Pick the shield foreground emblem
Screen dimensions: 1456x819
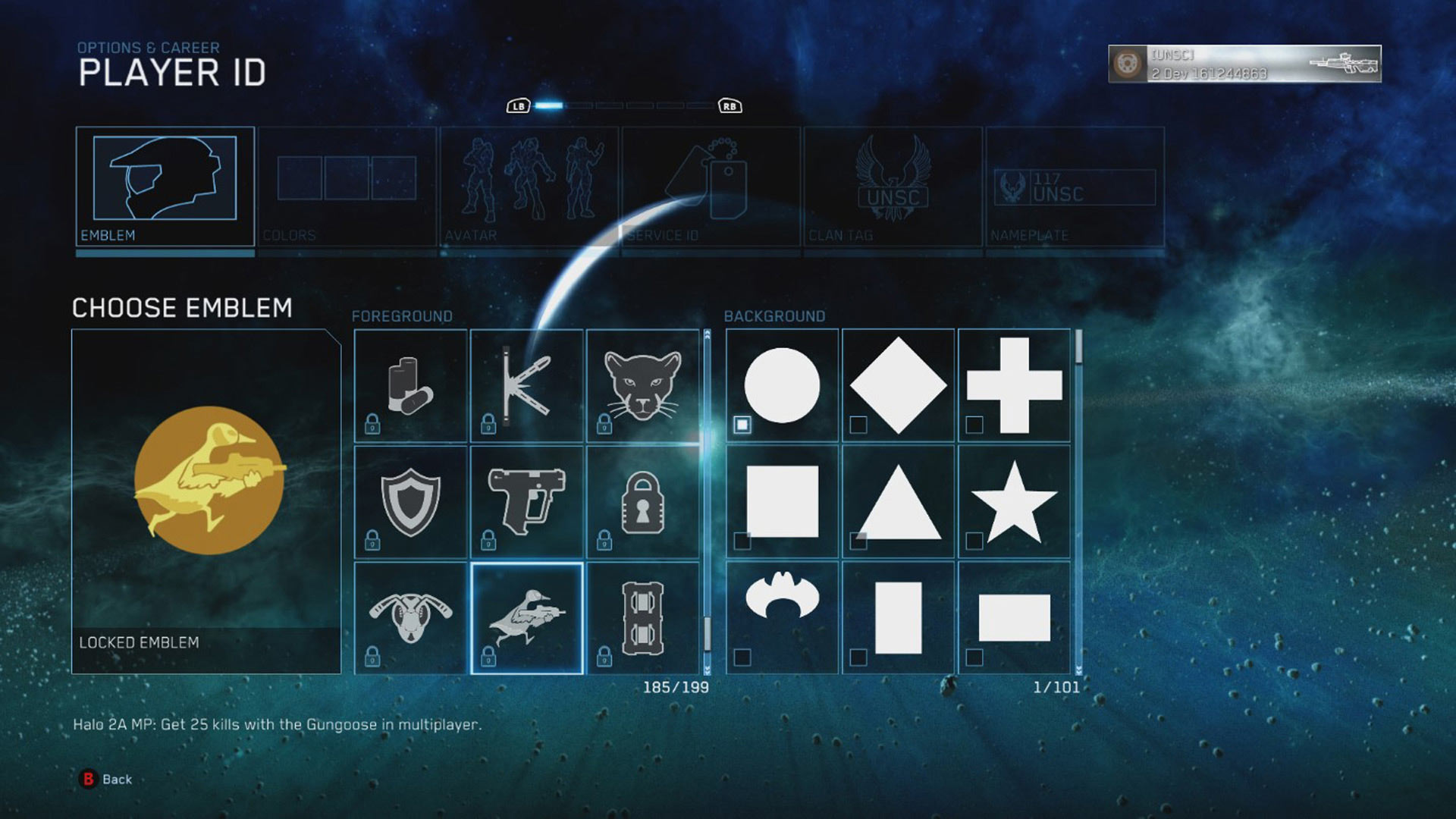[410, 502]
